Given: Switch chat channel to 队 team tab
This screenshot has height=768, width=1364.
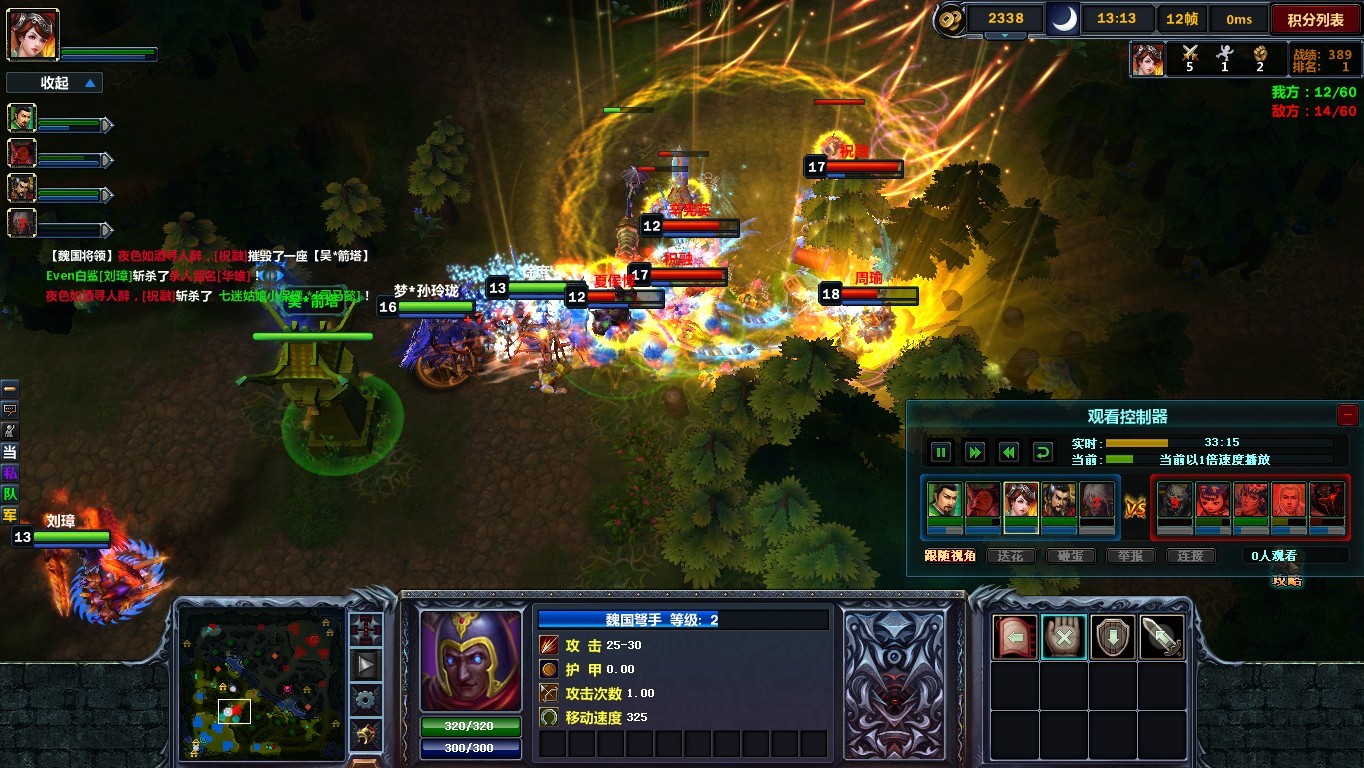Looking at the screenshot, I should click(x=10, y=494).
